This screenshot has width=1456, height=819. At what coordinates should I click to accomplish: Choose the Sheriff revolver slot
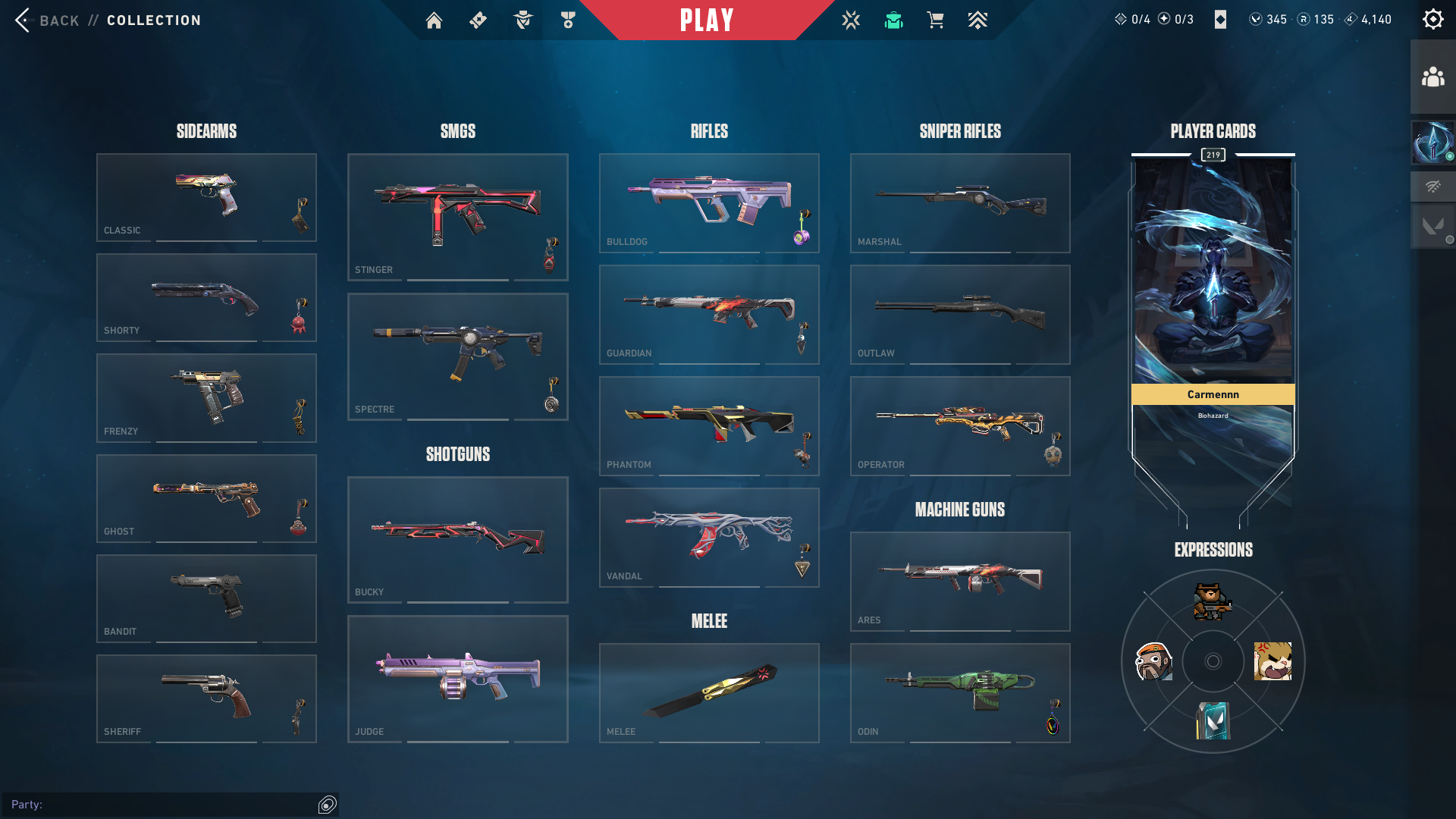pyautogui.click(x=206, y=698)
